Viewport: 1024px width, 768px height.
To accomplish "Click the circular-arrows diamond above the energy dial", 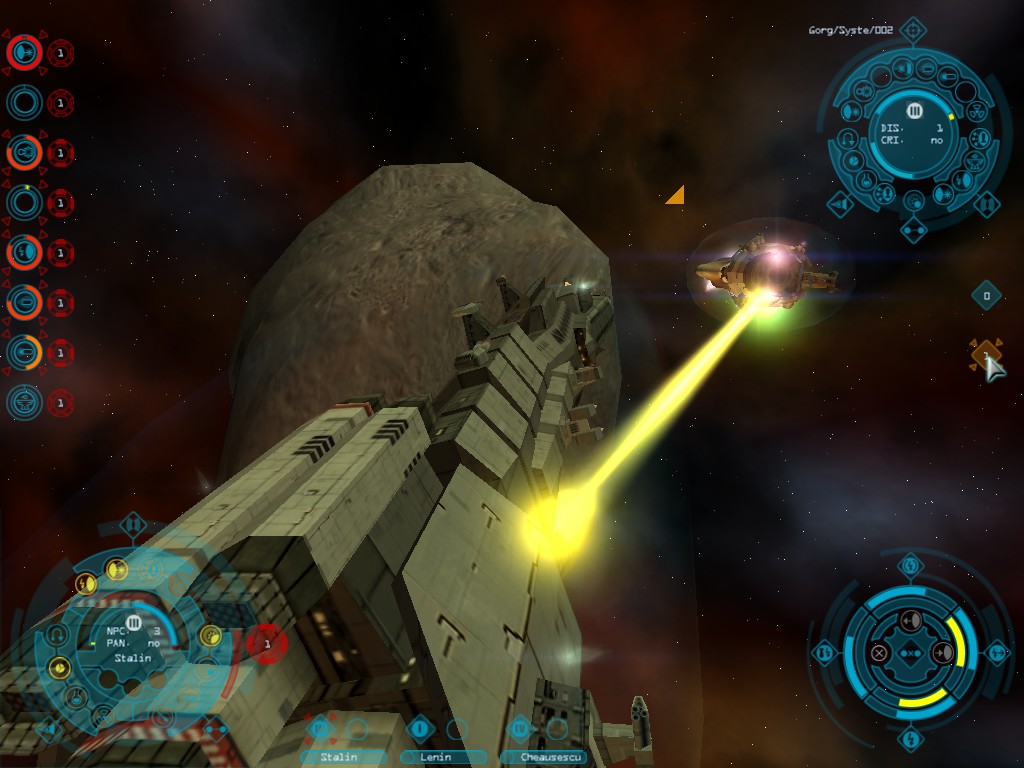I will point(910,567).
